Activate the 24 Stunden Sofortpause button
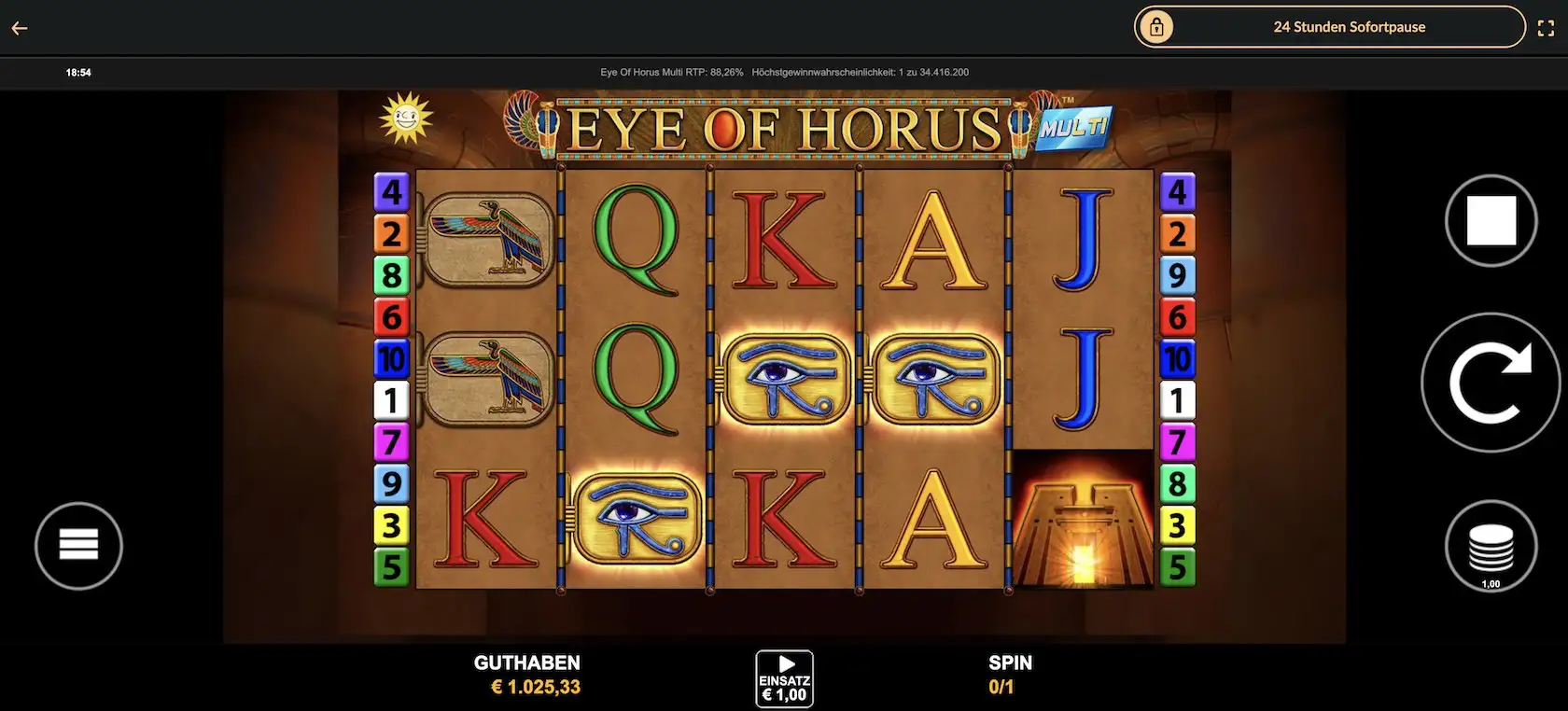1568x711 pixels. 1329,27
